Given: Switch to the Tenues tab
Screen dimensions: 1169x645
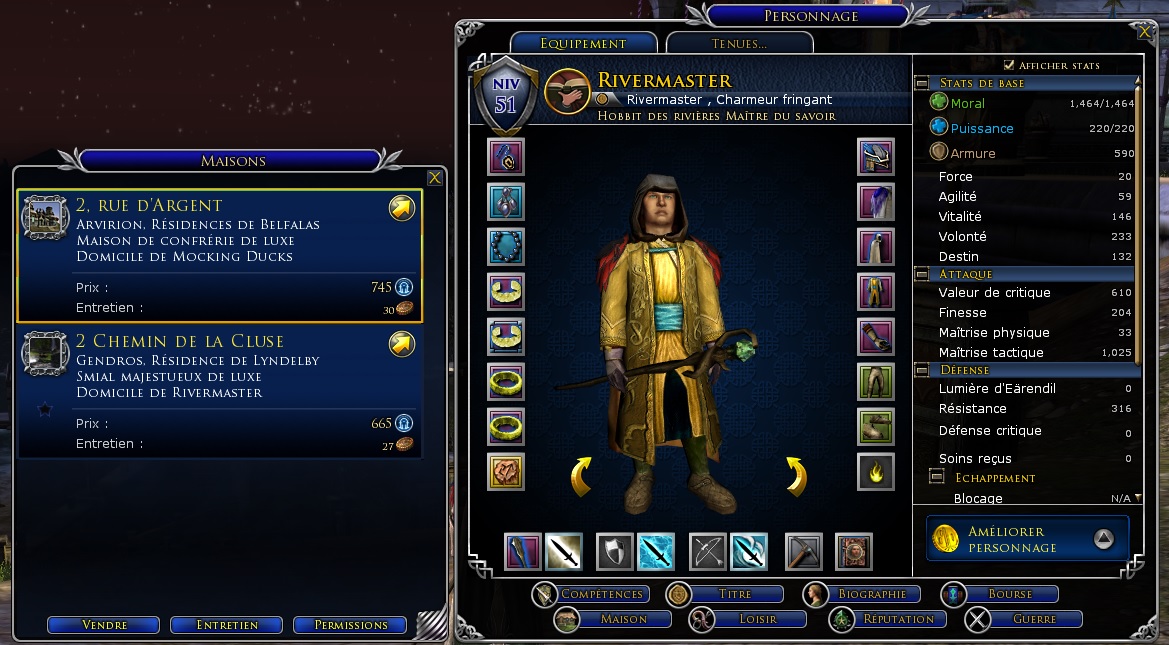Looking at the screenshot, I should 739,43.
